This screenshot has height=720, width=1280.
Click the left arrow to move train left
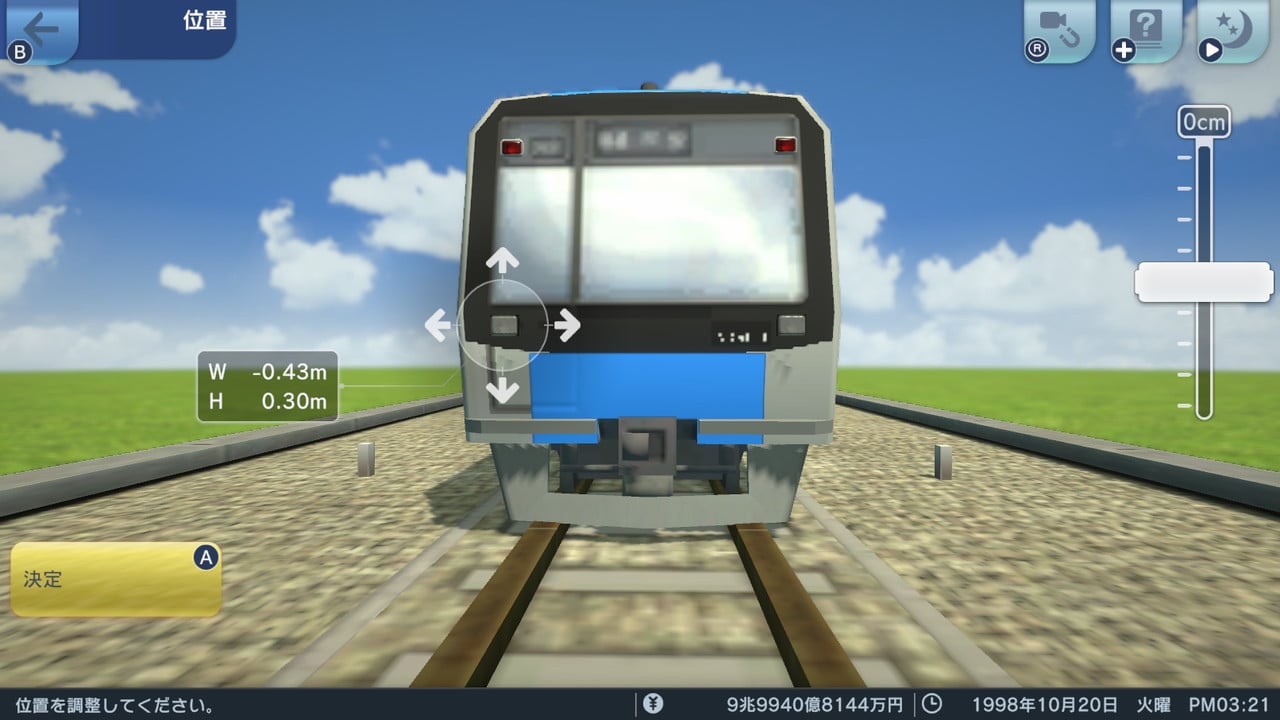click(x=438, y=323)
